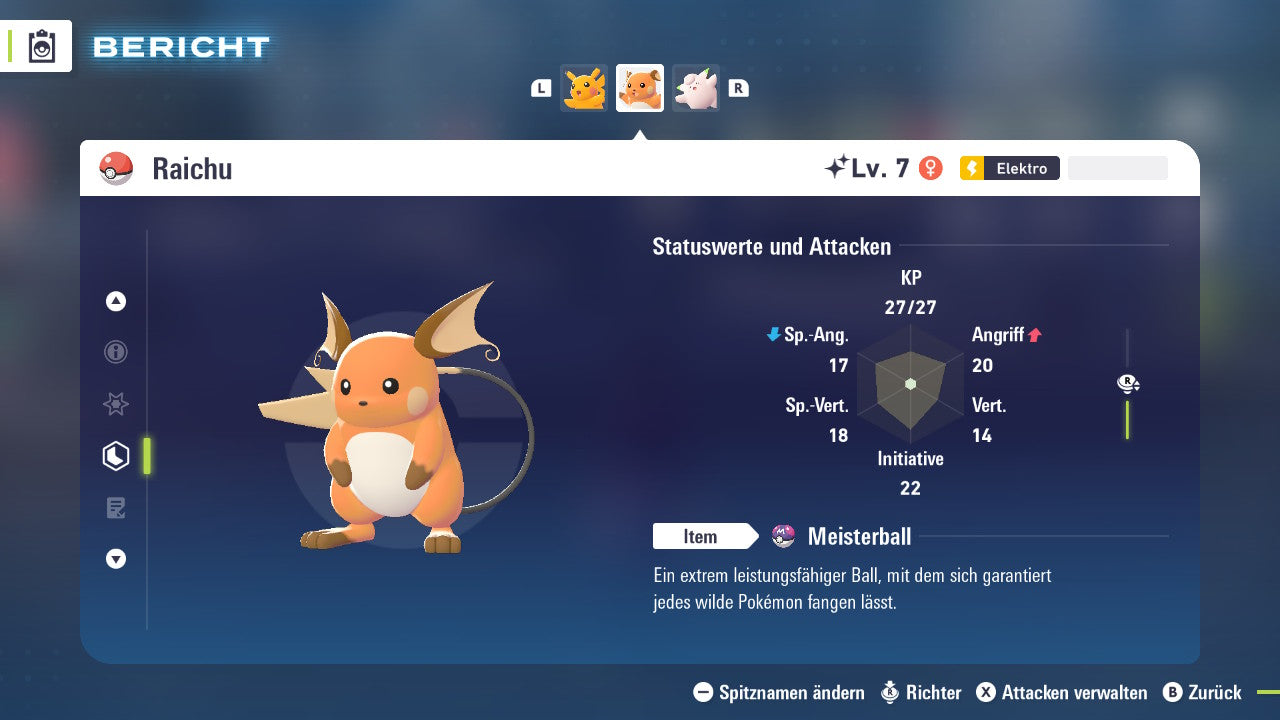
Task: Select the star ribbon icon in sidebar
Action: point(116,404)
